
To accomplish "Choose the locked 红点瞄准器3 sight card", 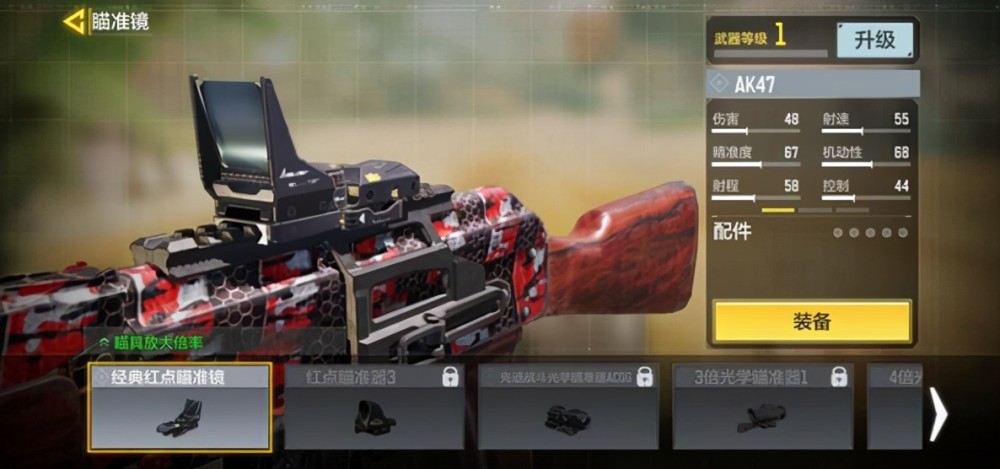I will [374, 407].
